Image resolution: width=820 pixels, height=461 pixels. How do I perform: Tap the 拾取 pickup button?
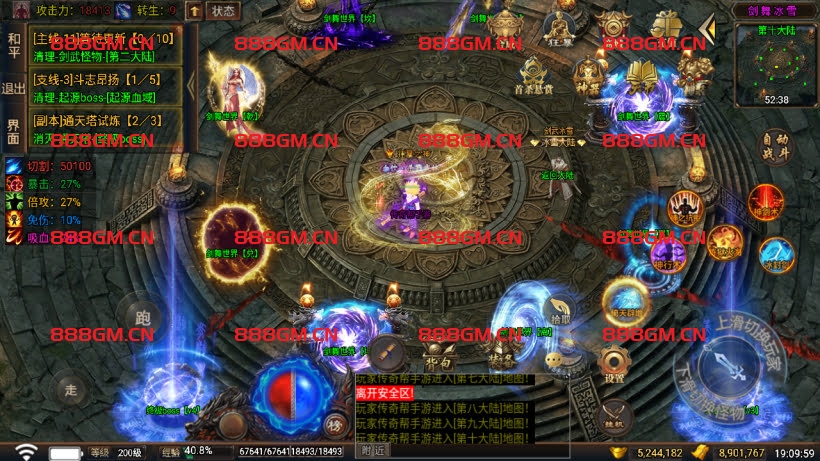point(562,313)
